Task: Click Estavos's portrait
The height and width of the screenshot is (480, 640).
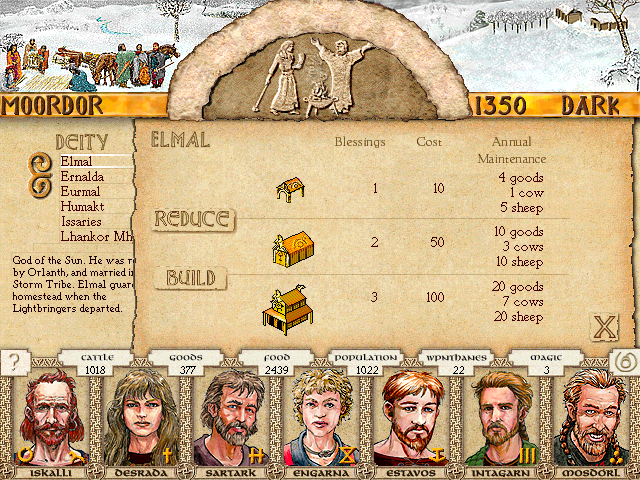Action: tap(411, 418)
